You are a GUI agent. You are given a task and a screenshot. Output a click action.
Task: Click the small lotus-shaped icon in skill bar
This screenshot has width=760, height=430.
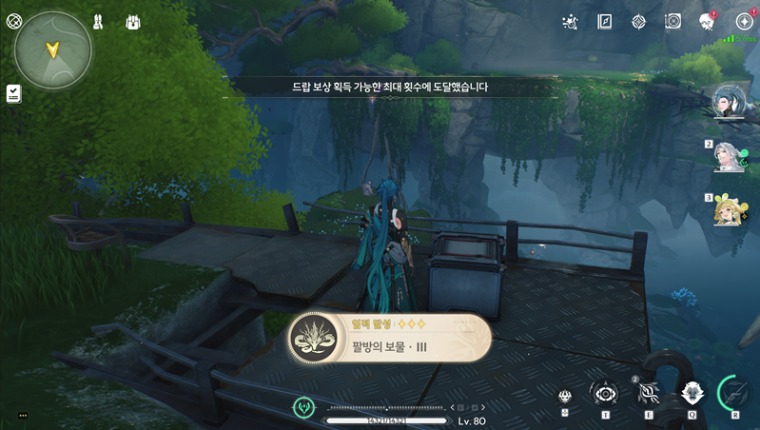coord(565,396)
